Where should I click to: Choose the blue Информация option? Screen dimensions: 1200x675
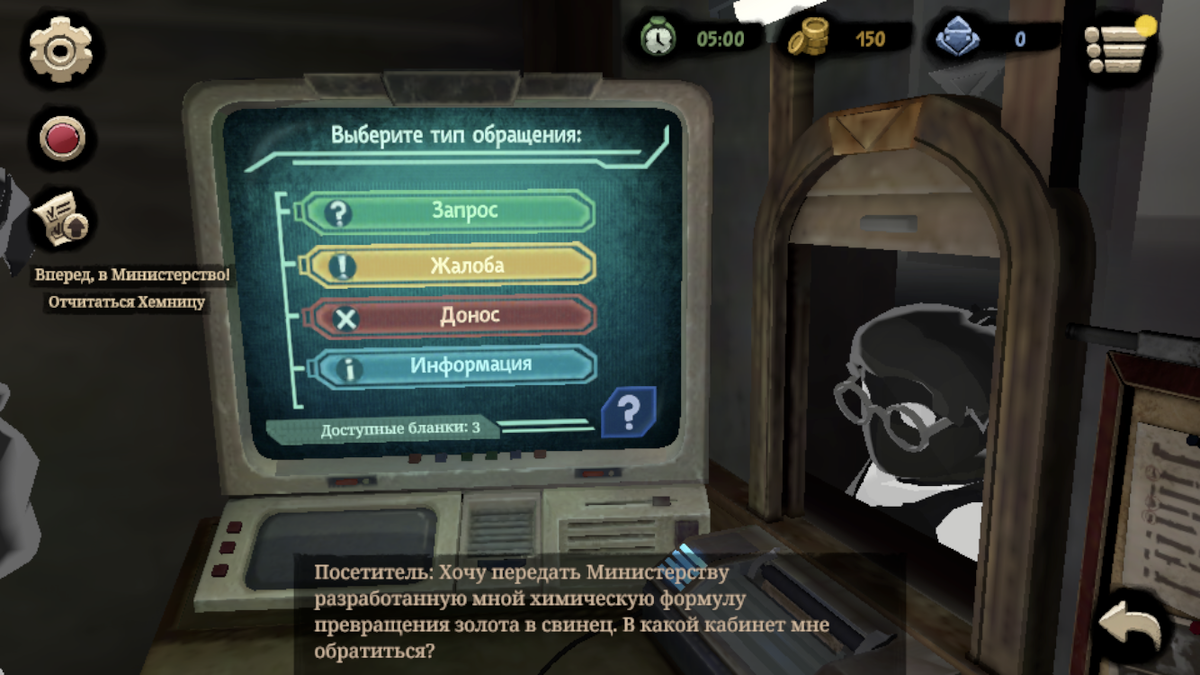pos(447,366)
